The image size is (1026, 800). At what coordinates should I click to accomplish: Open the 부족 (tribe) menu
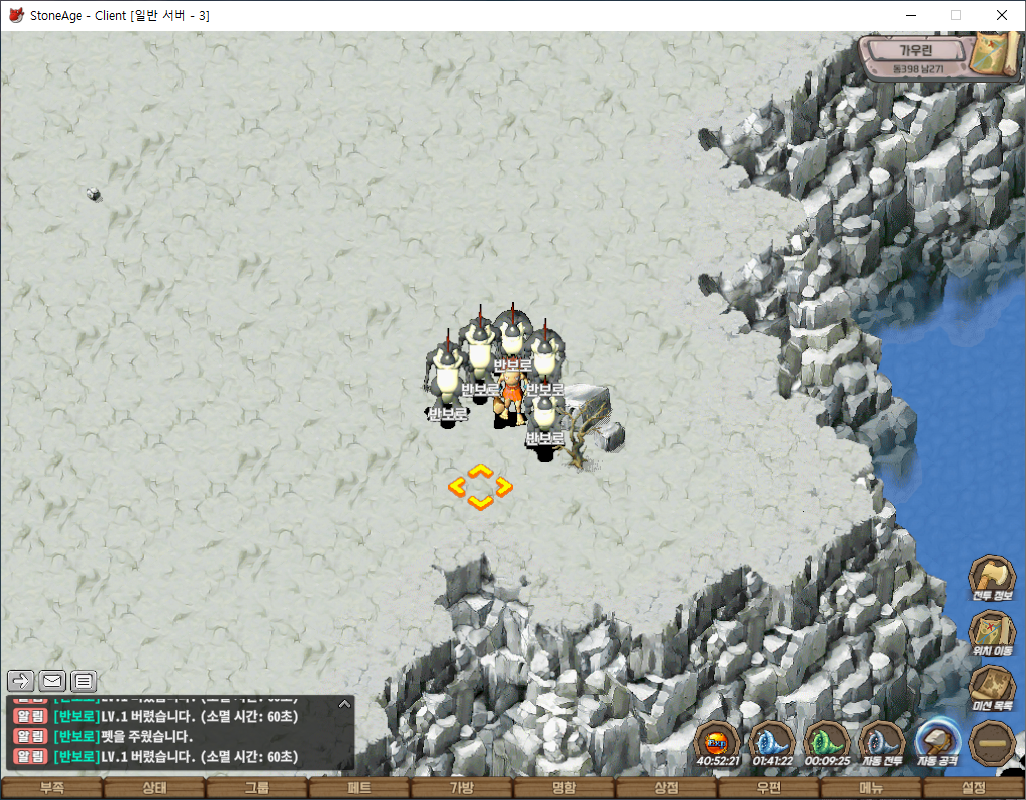coord(52,788)
